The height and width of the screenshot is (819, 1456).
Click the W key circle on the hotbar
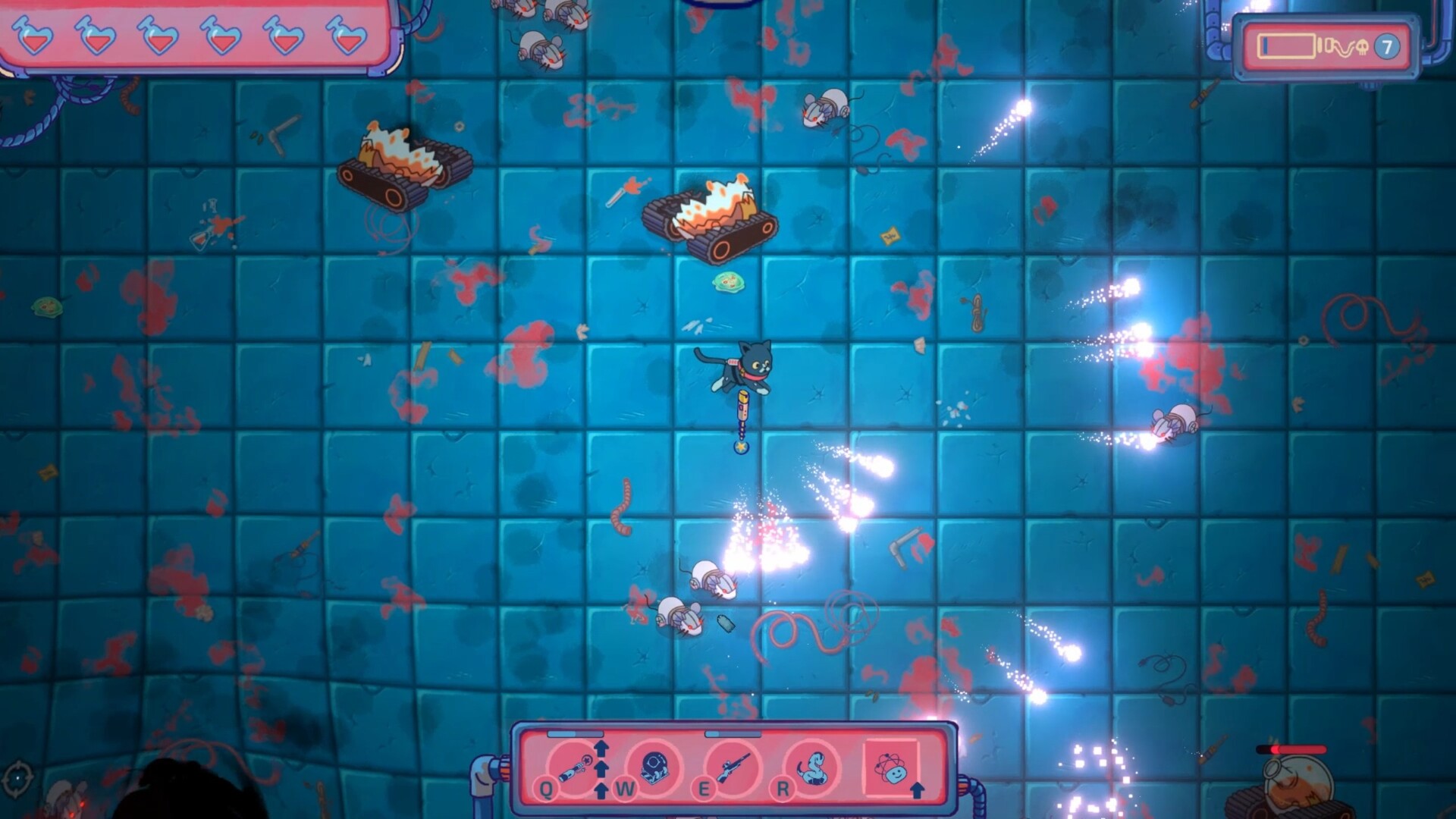point(624,789)
